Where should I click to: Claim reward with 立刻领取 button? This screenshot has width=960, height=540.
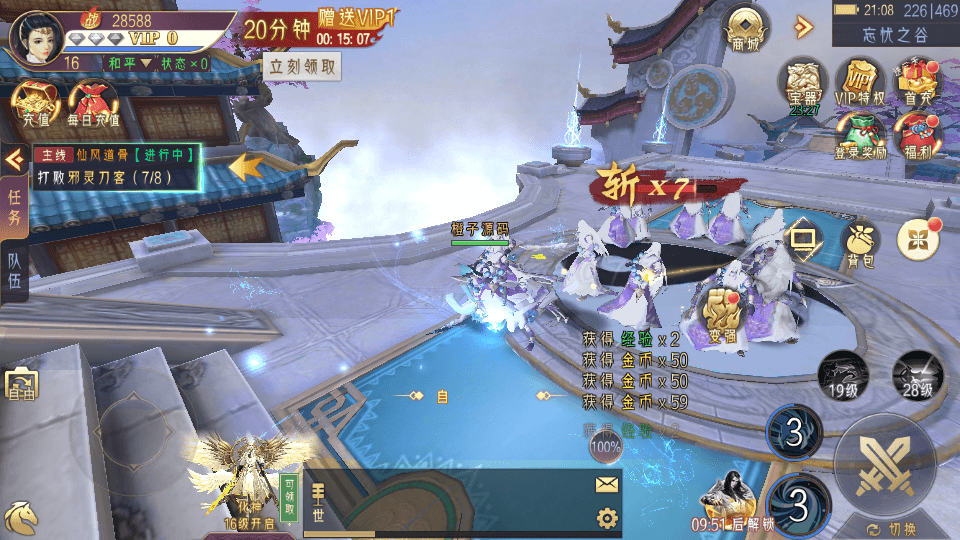point(304,67)
